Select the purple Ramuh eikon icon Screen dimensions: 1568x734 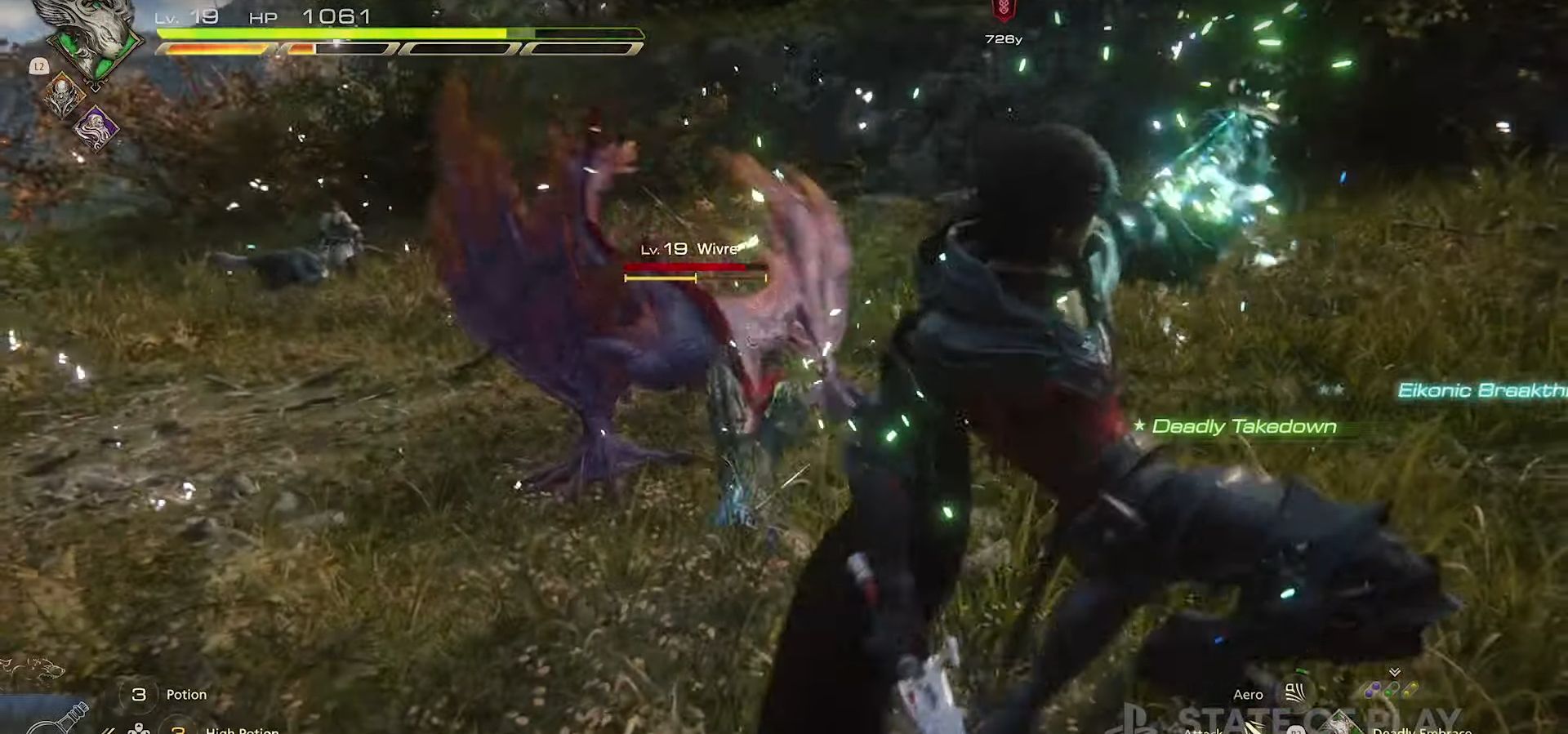(96, 129)
